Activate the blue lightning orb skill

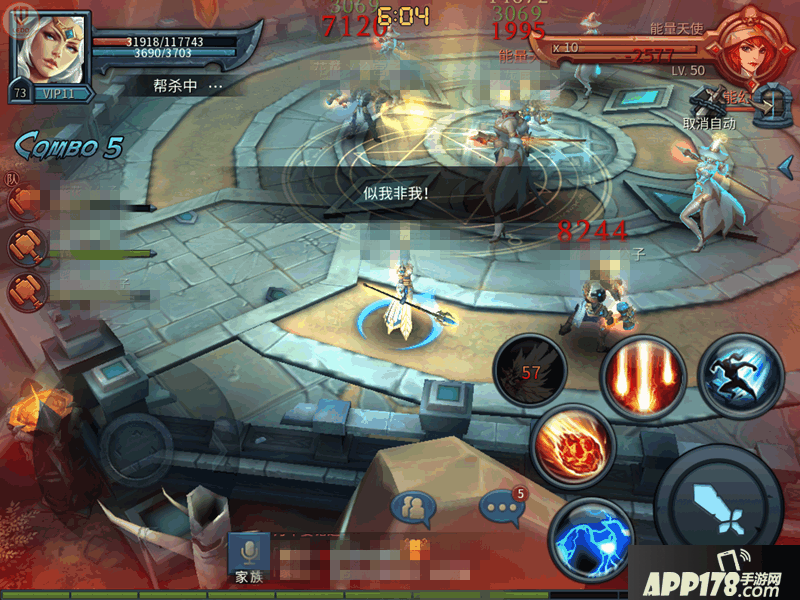589,541
